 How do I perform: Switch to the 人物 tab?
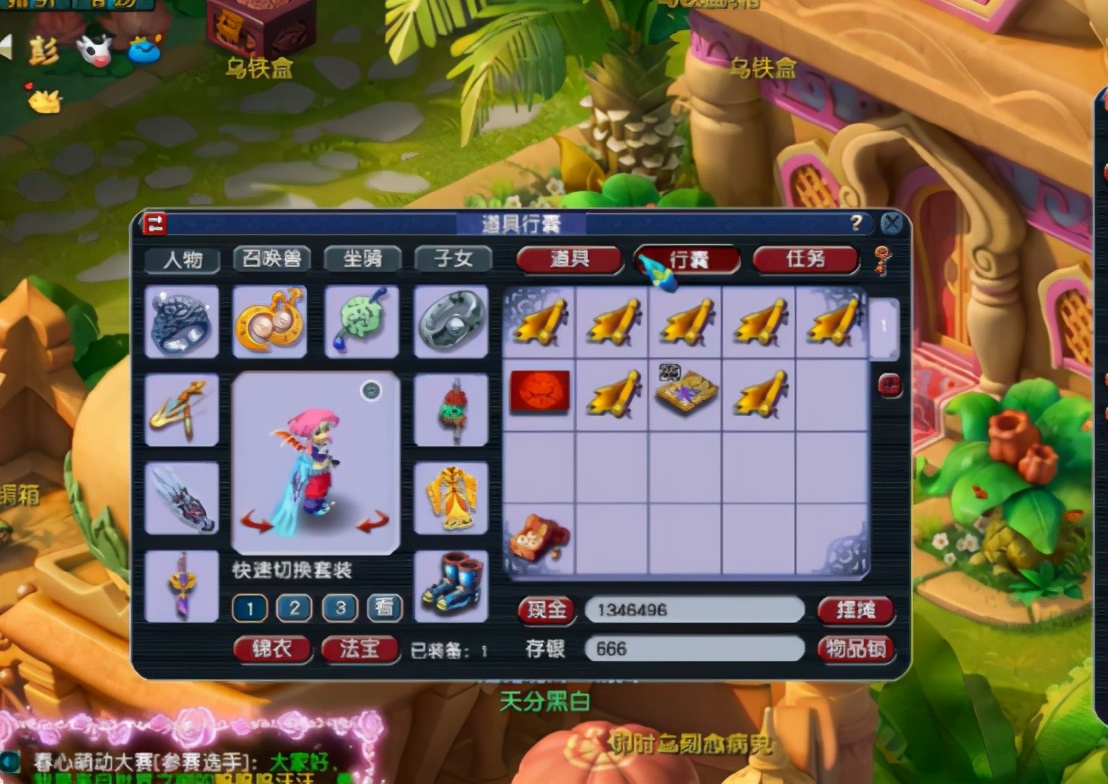coord(183,260)
